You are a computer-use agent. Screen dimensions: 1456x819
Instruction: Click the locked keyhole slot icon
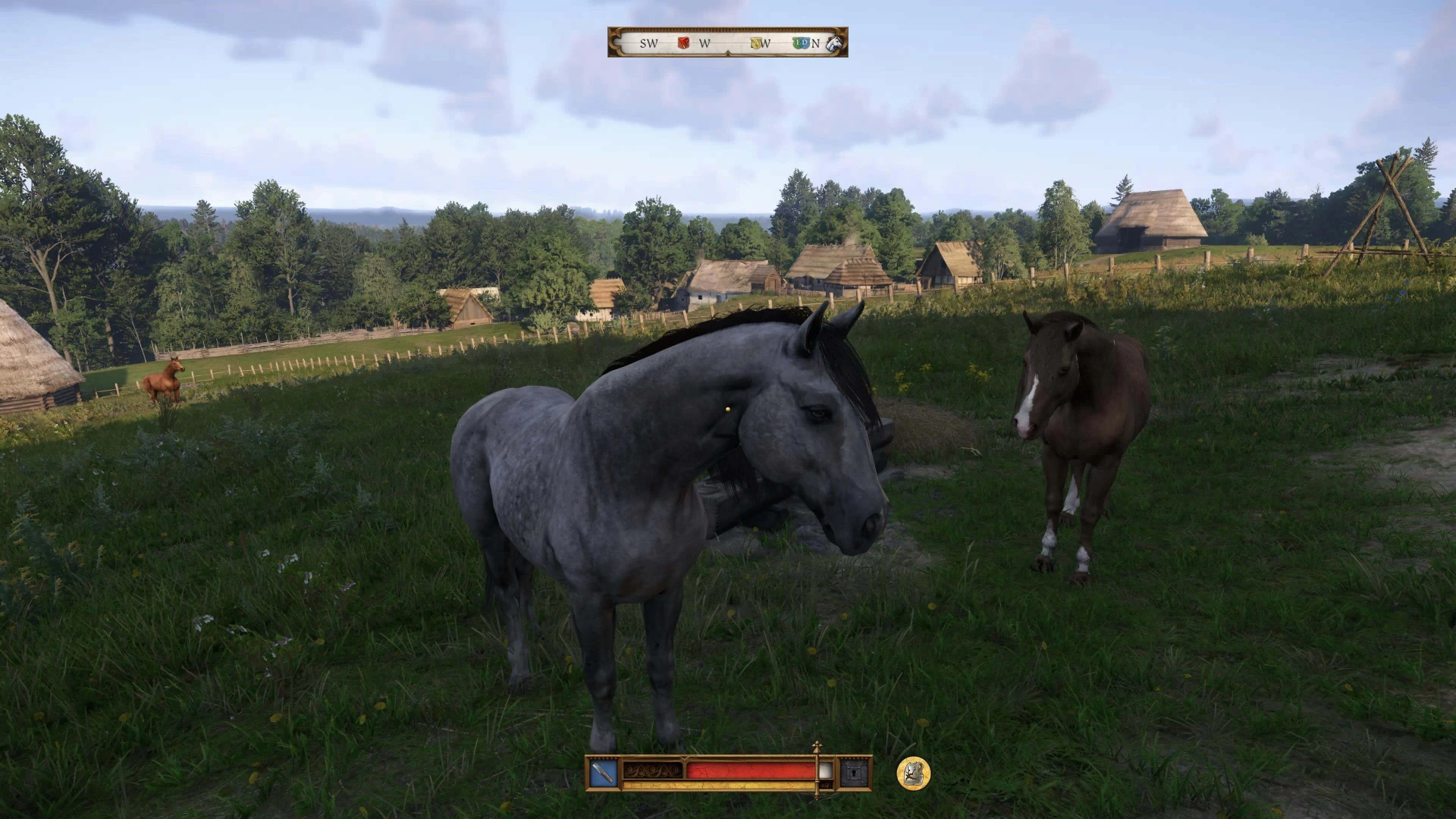[x=854, y=773]
